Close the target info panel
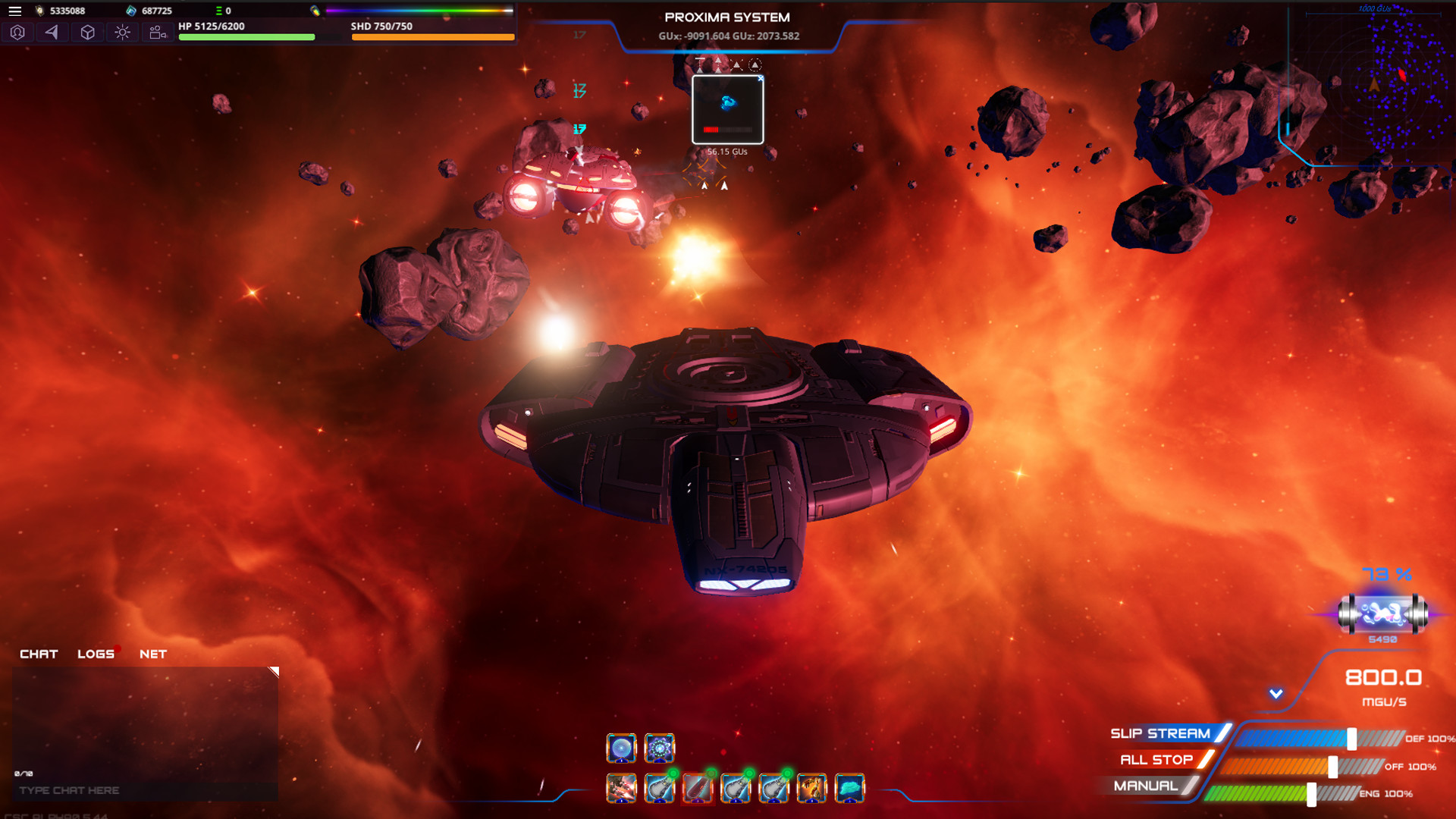 [761, 78]
